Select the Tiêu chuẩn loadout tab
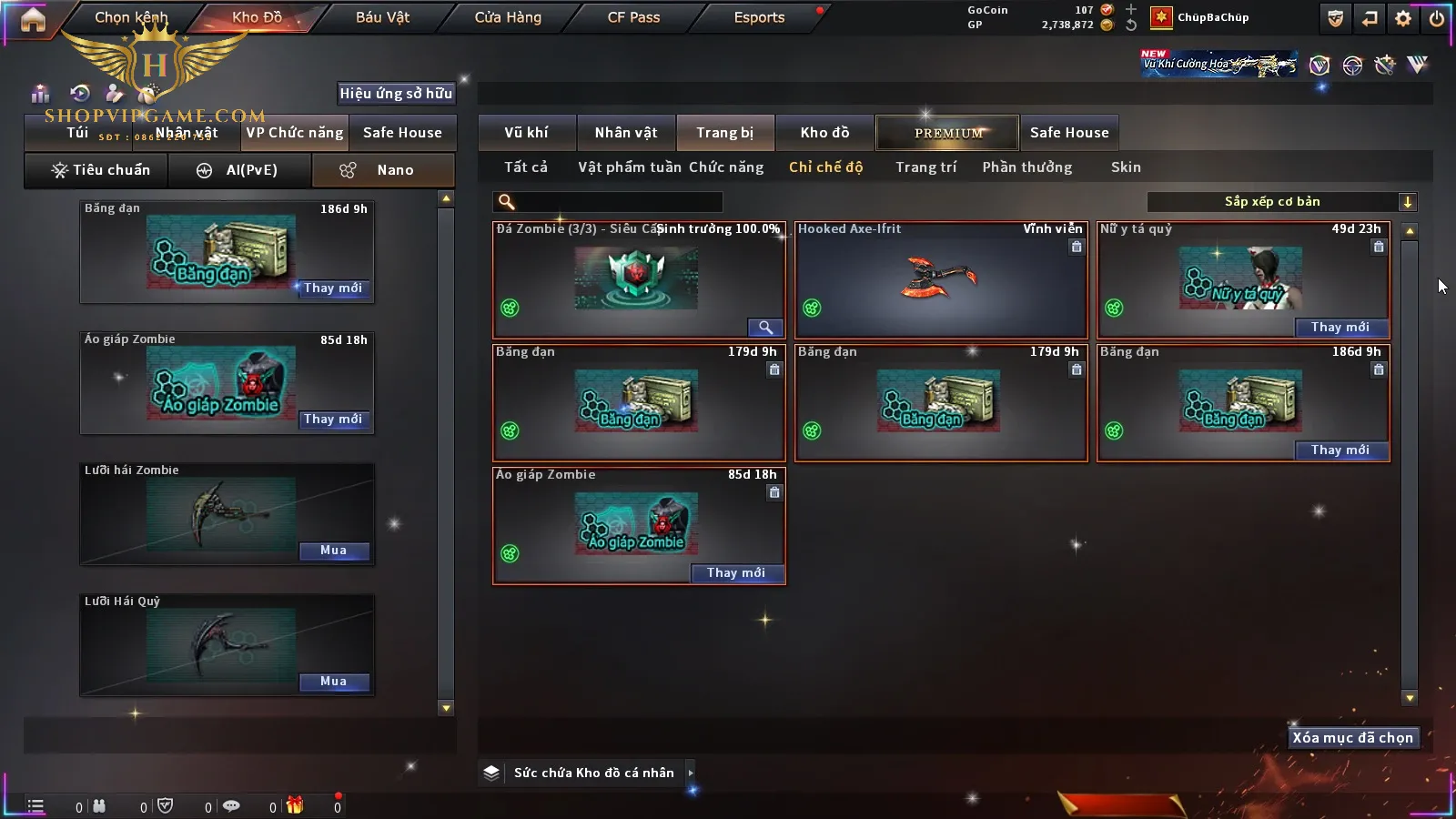 point(100,170)
